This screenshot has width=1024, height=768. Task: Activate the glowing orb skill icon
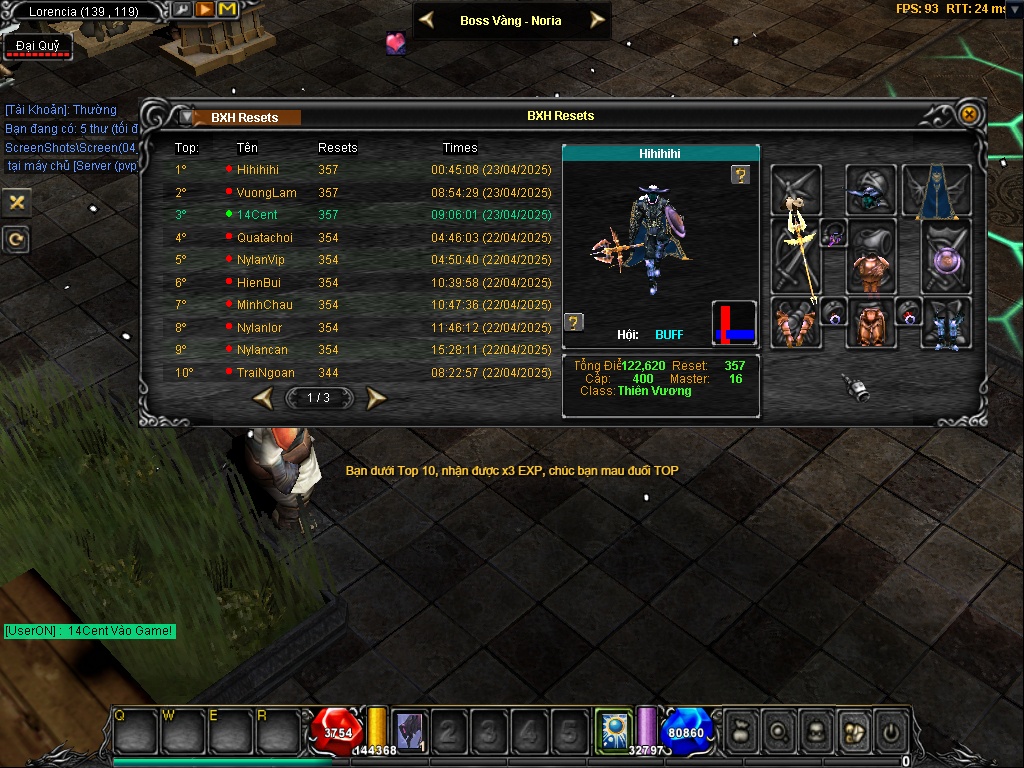[x=611, y=730]
